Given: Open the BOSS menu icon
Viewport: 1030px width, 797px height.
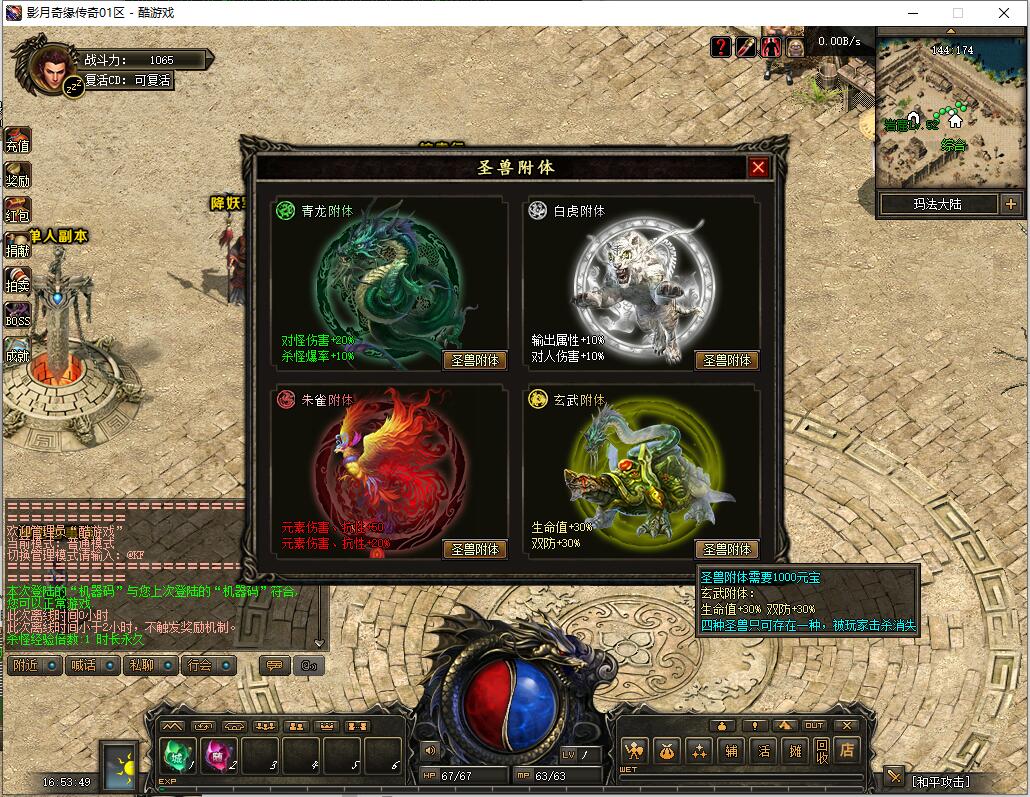Looking at the screenshot, I should tap(17, 316).
